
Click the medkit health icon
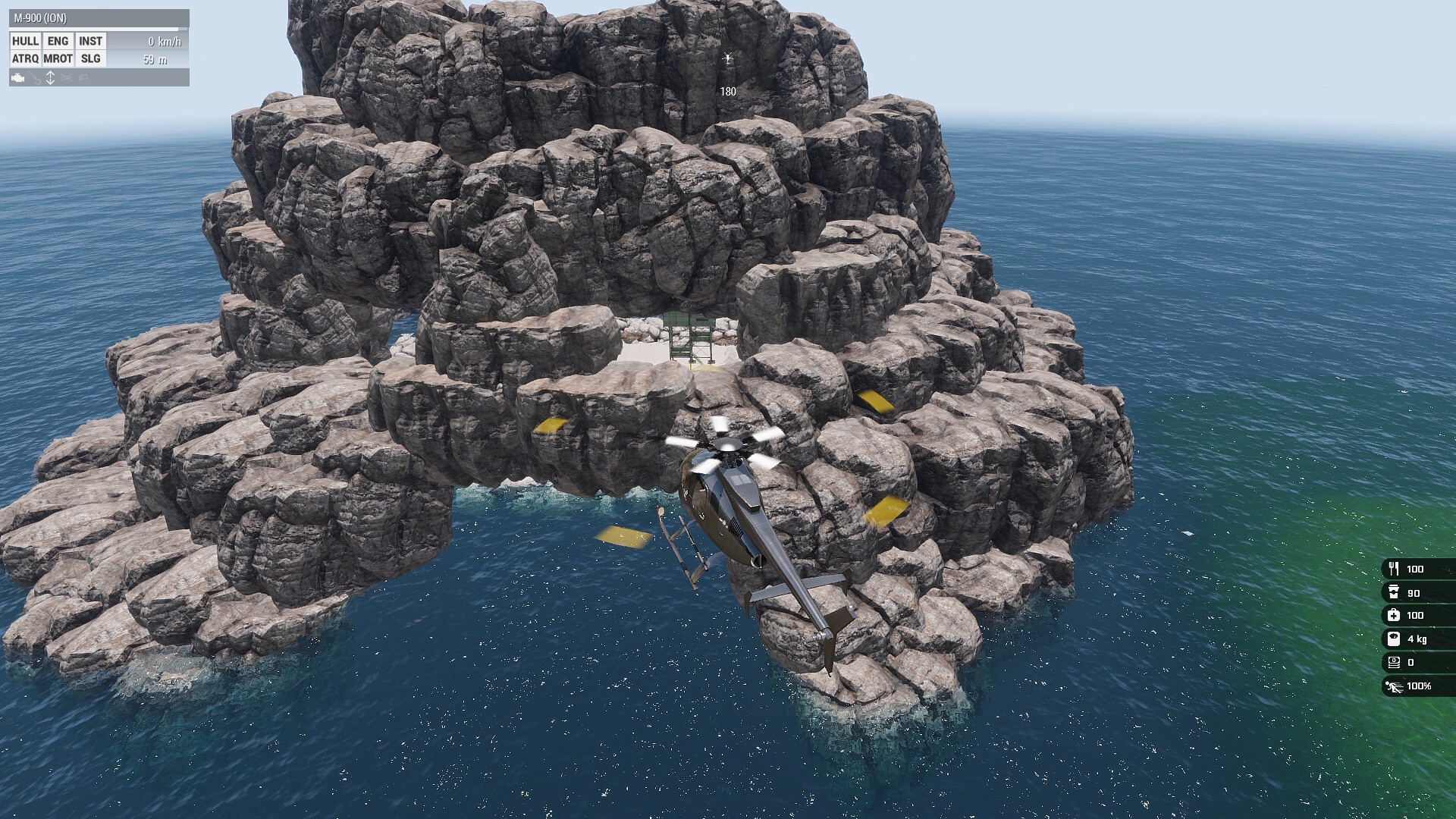click(1394, 615)
